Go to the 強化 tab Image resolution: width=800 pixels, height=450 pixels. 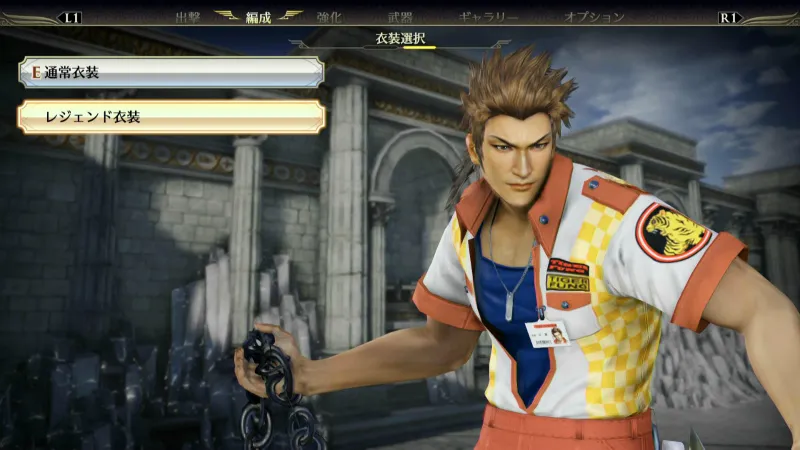[329, 17]
